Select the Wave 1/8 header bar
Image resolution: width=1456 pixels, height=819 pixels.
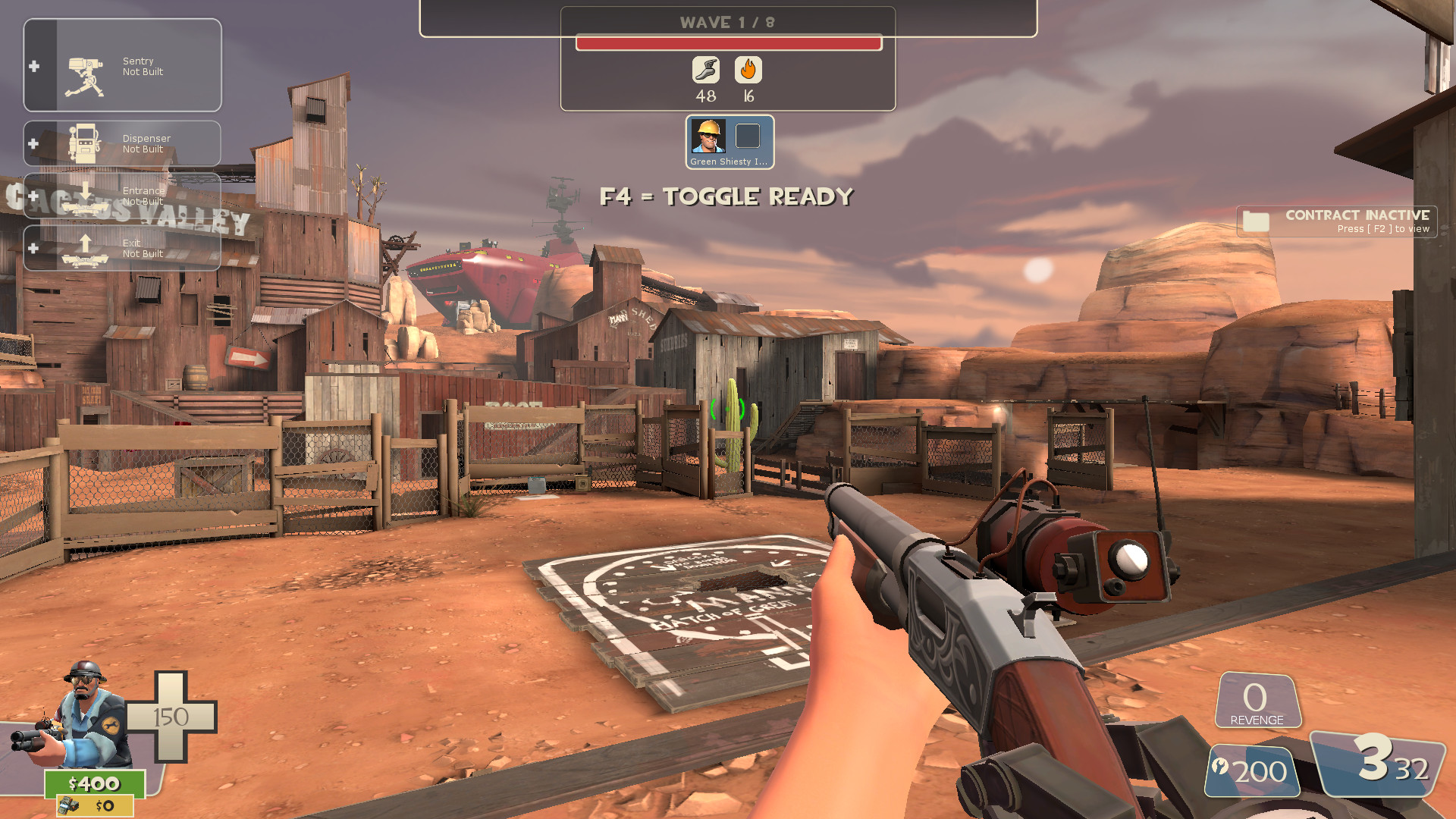pos(729,22)
